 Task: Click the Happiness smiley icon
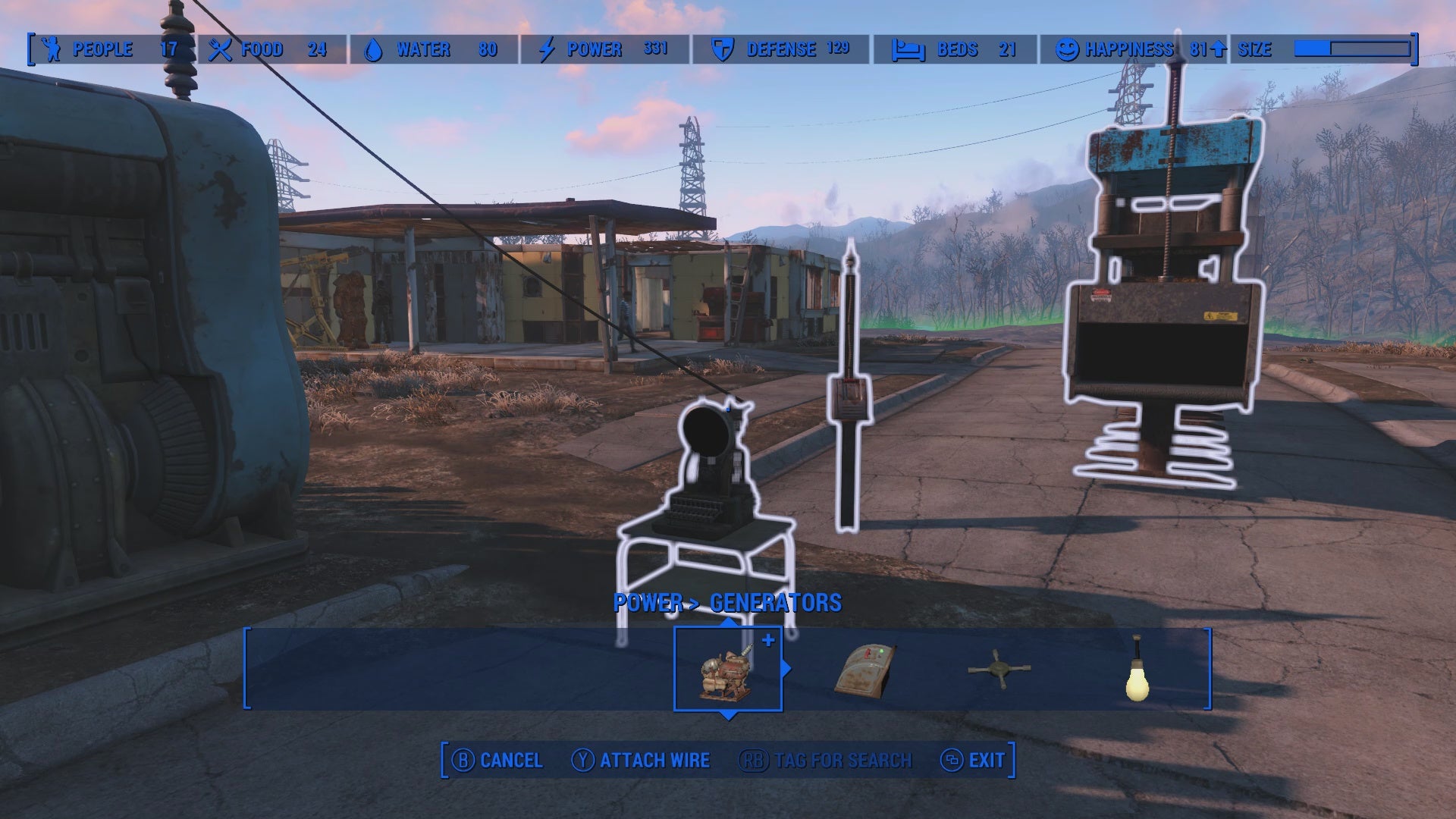(x=1067, y=49)
